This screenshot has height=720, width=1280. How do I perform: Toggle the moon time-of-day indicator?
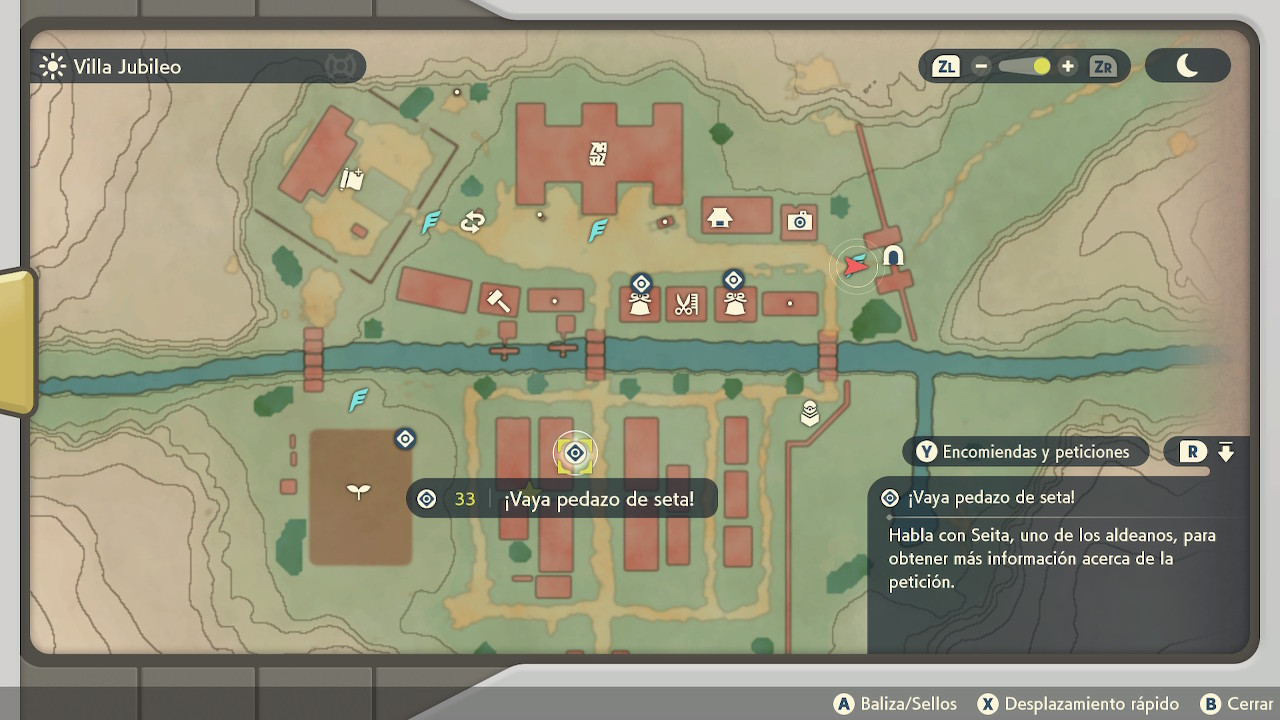pos(1187,66)
